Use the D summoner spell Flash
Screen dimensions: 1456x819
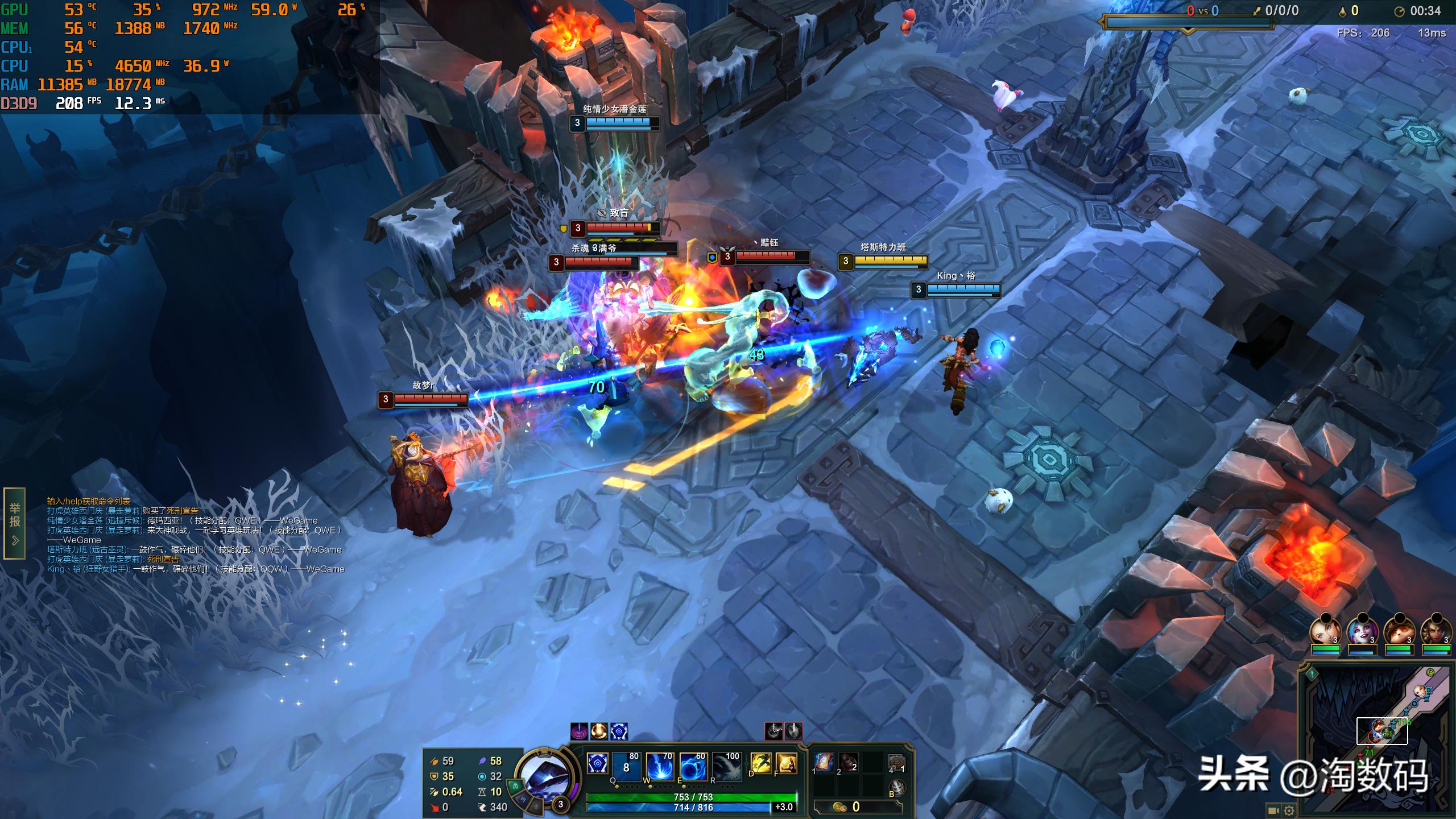(760, 763)
